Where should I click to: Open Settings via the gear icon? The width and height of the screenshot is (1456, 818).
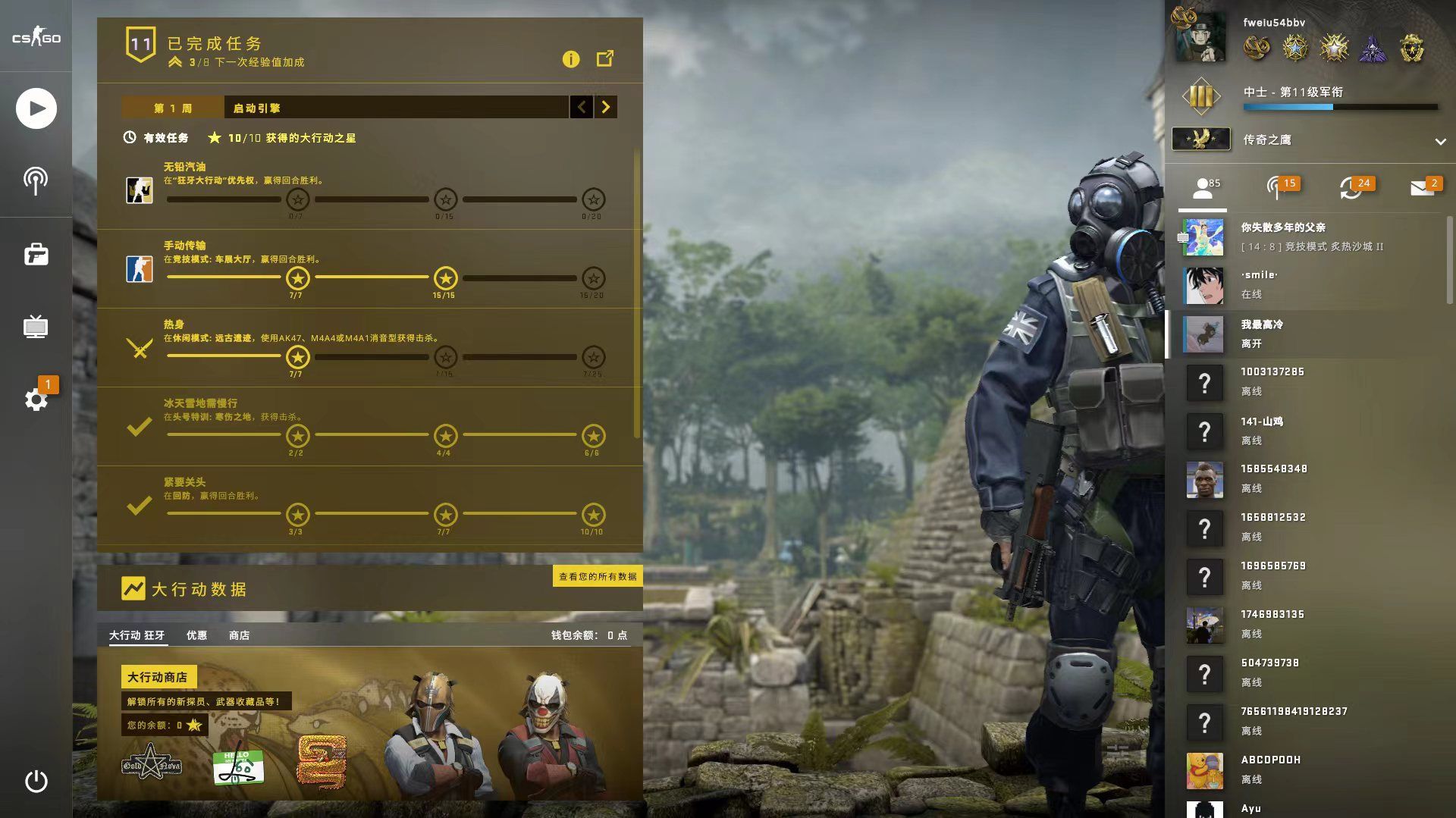(x=36, y=400)
